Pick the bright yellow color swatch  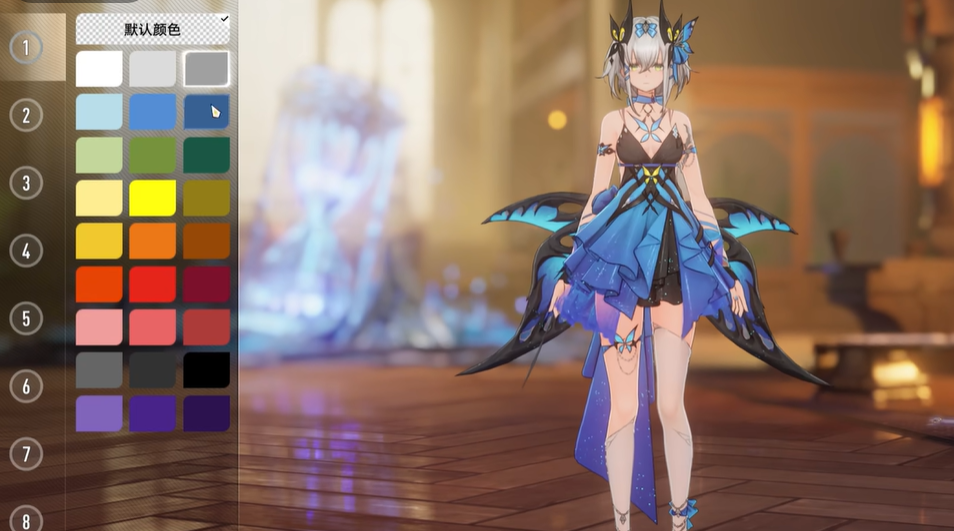click(152, 198)
